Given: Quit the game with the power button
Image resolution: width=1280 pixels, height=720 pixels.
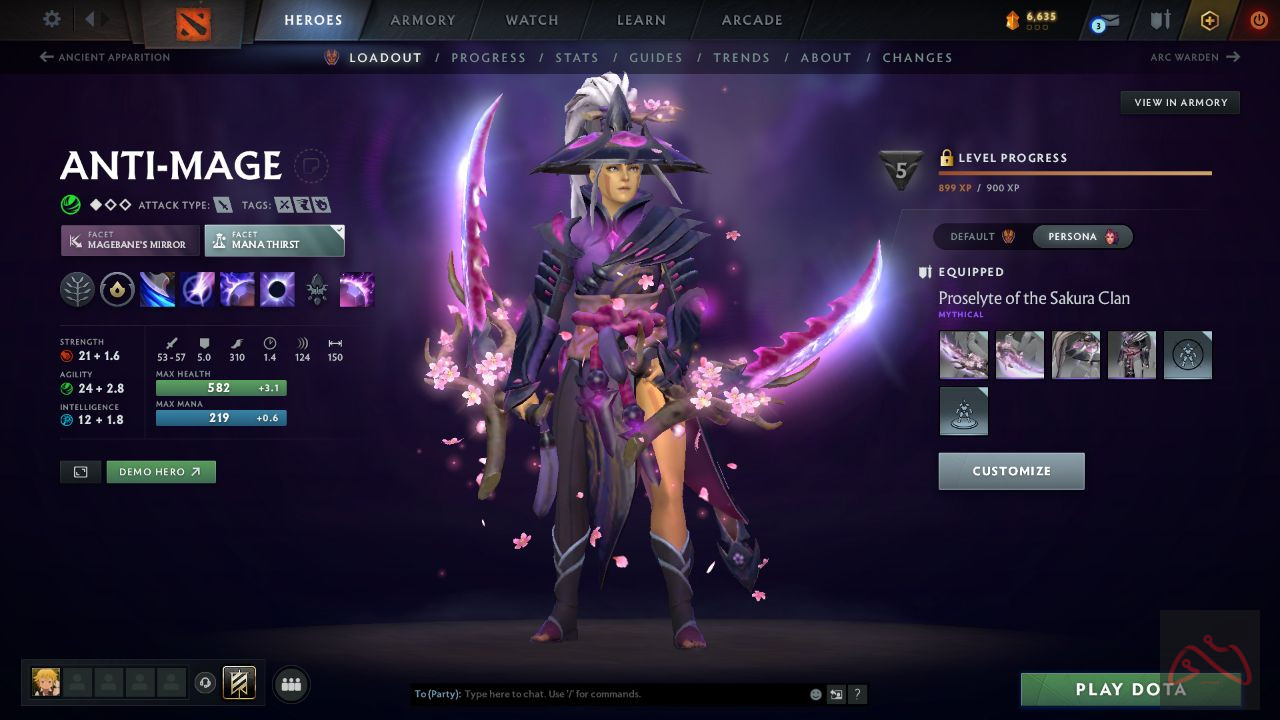Looking at the screenshot, I should click(x=1258, y=20).
